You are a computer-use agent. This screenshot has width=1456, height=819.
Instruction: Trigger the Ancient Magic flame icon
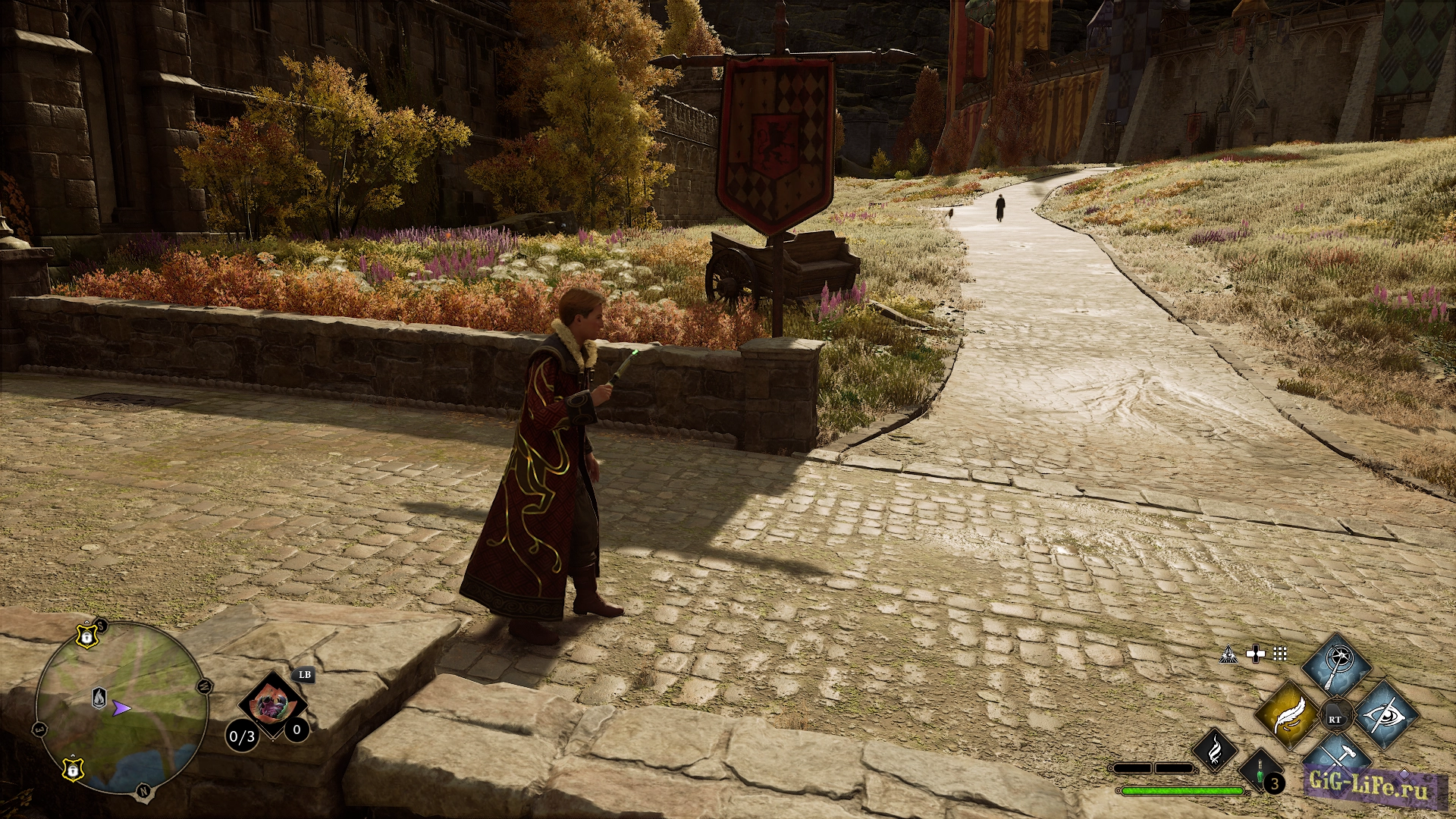[1215, 750]
